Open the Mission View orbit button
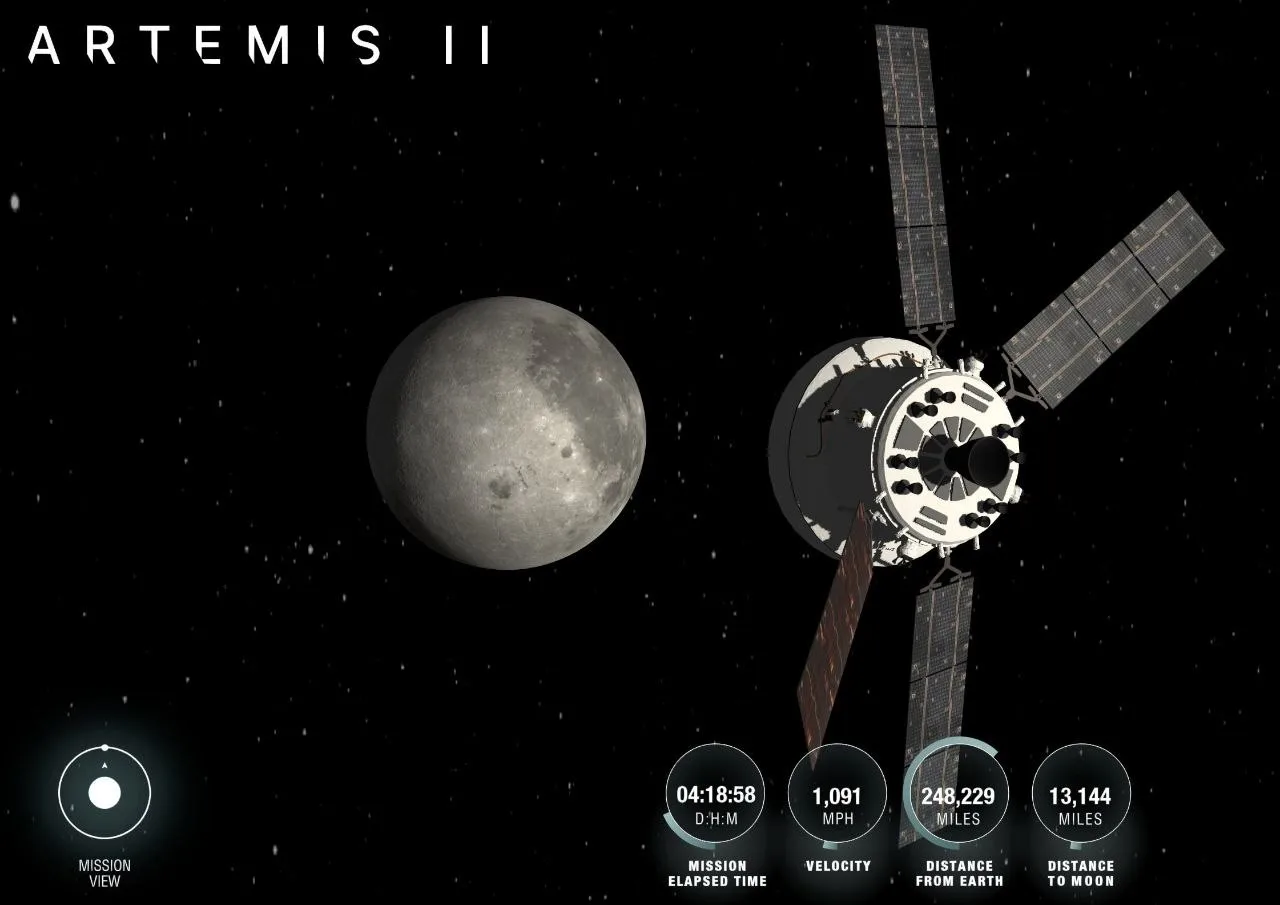The image size is (1280, 905). pyautogui.click(x=105, y=793)
